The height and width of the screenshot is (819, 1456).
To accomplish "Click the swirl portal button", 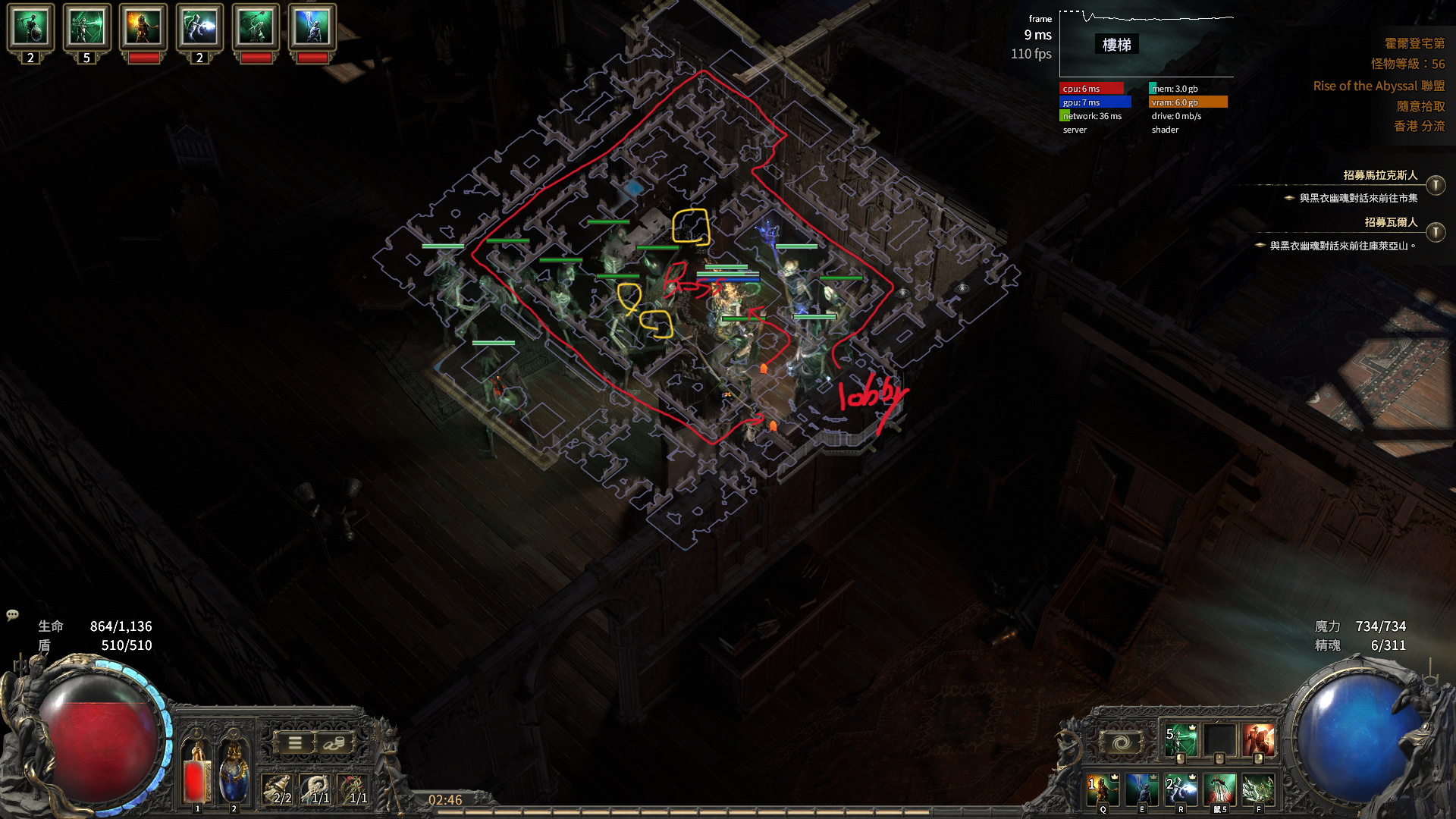I will click(x=1122, y=742).
